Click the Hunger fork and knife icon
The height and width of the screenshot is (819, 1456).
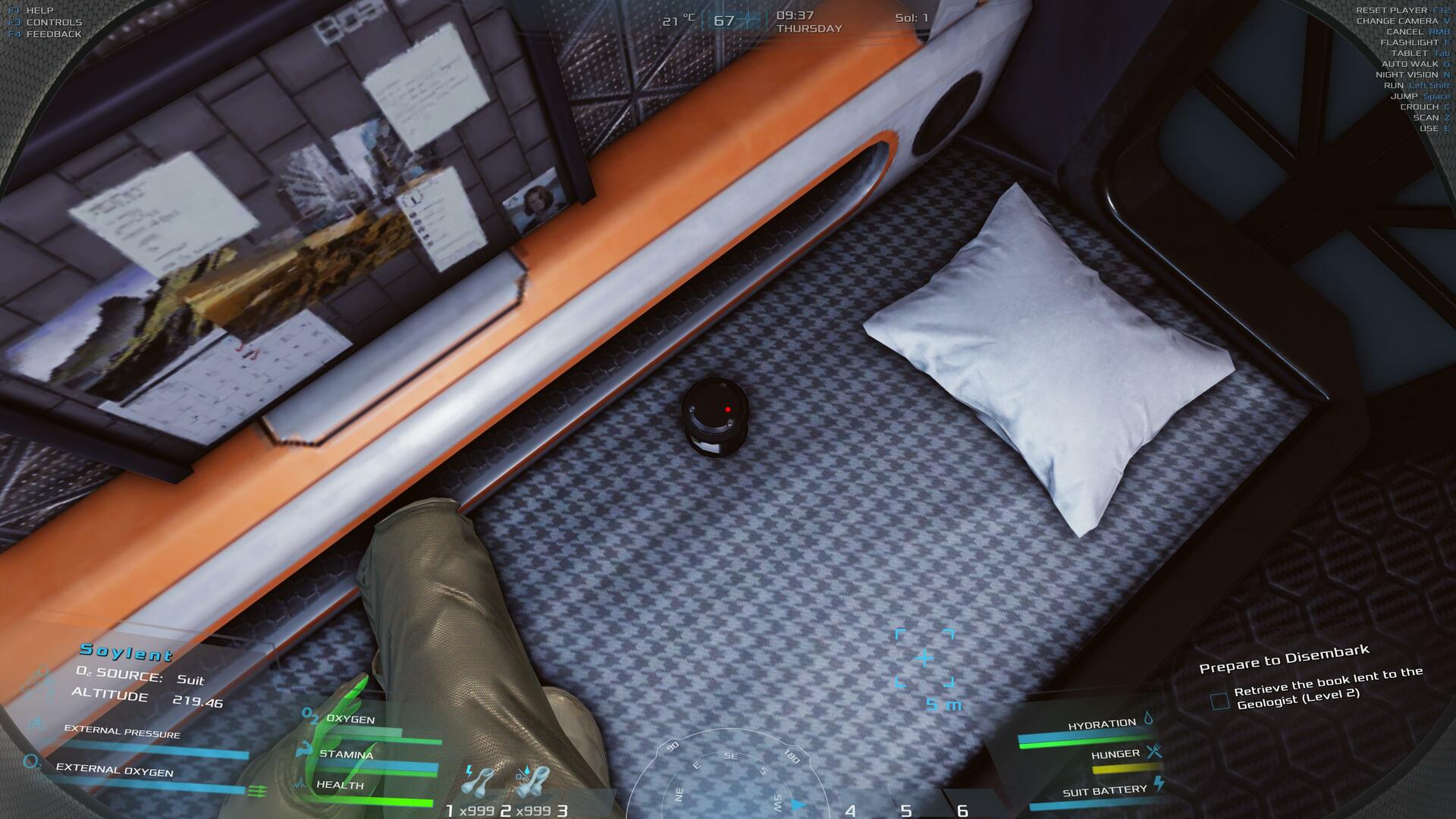pyautogui.click(x=1153, y=751)
